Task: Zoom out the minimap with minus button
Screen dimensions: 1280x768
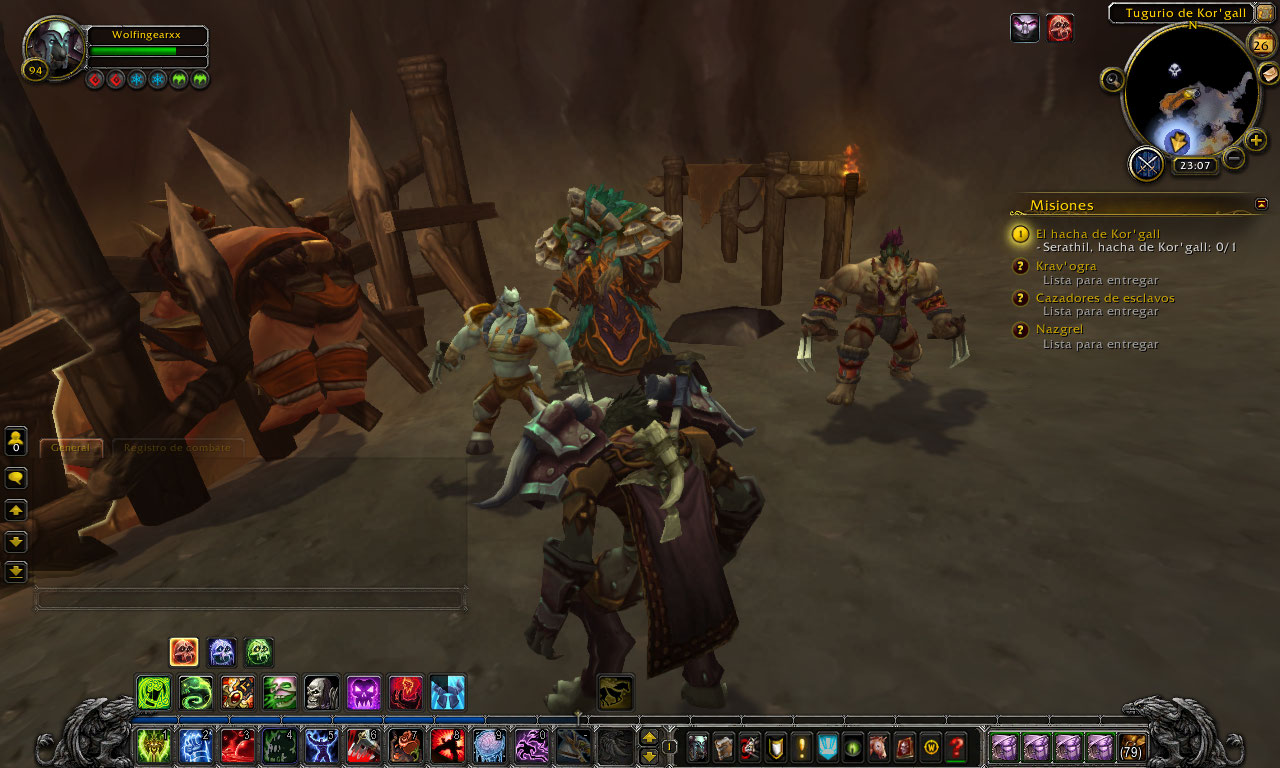Action: click(1234, 158)
